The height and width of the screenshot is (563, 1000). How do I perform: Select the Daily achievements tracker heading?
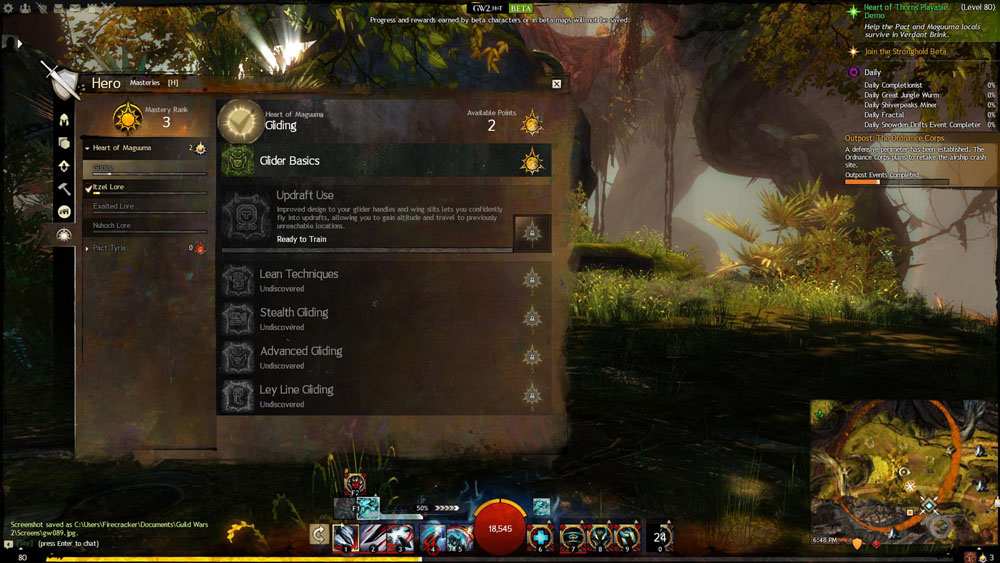[x=872, y=72]
